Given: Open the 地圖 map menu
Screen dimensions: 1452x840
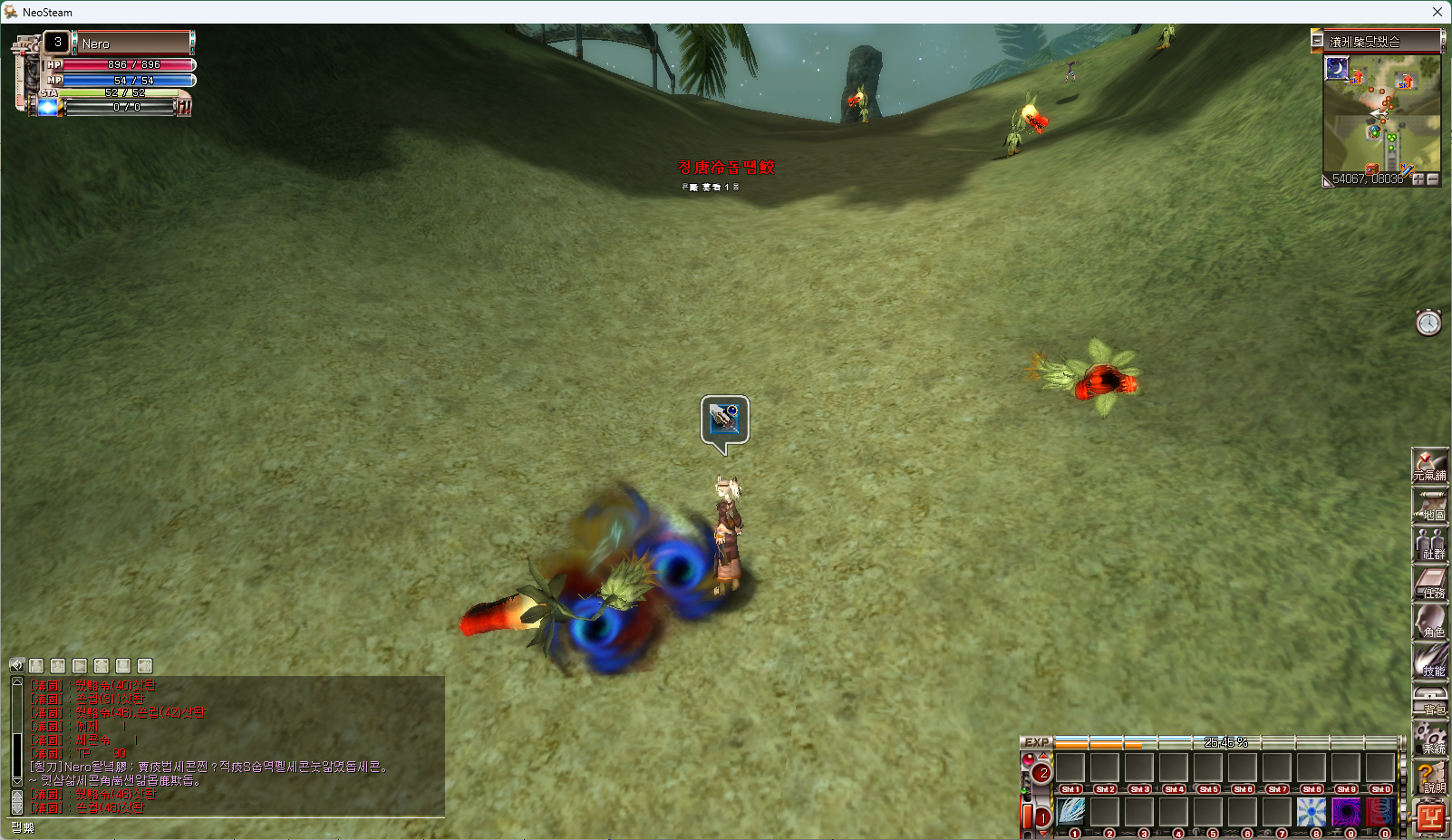Looking at the screenshot, I should click(1430, 505).
